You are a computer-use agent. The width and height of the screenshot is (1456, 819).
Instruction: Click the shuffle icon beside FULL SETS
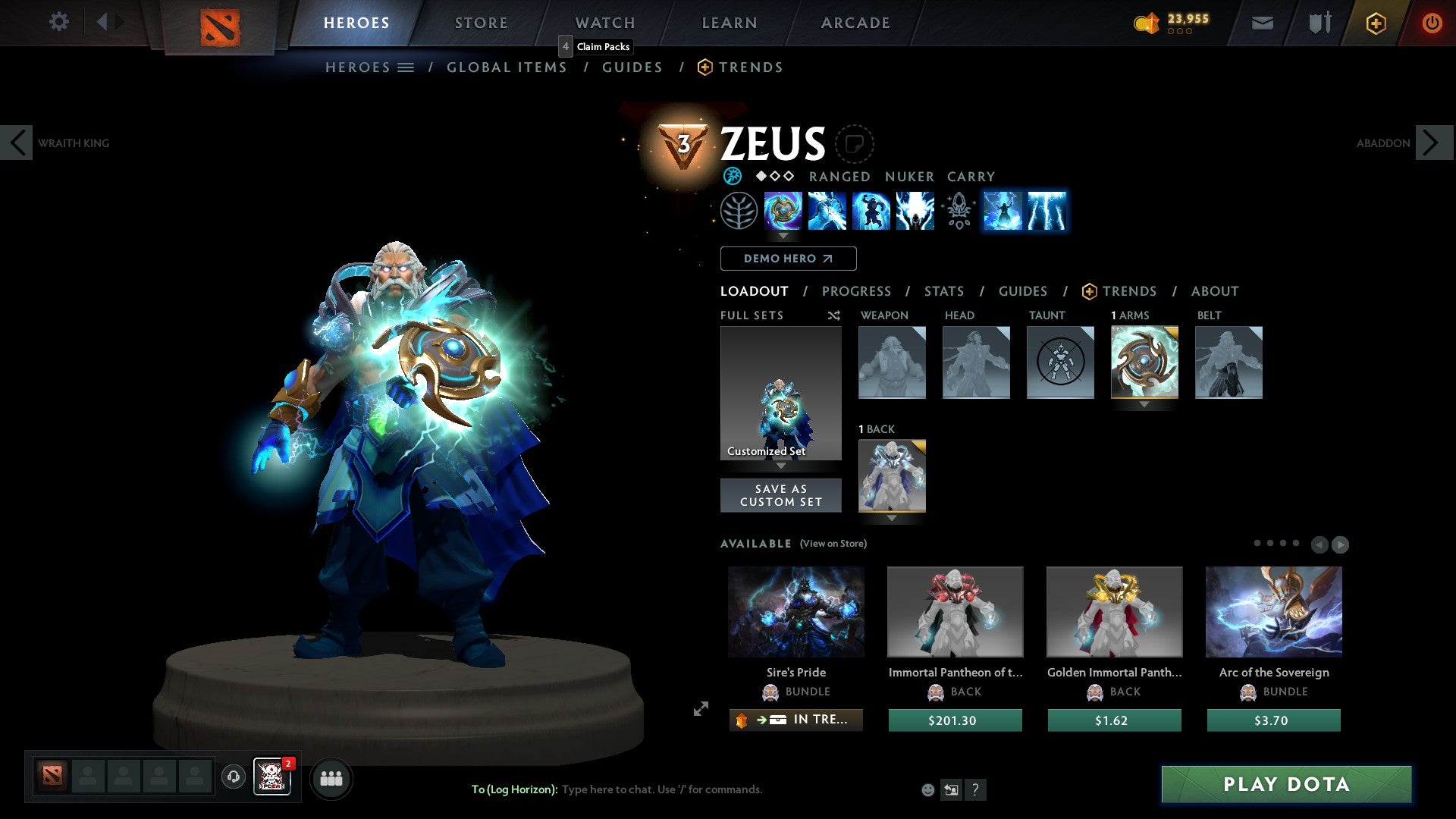tap(833, 315)
